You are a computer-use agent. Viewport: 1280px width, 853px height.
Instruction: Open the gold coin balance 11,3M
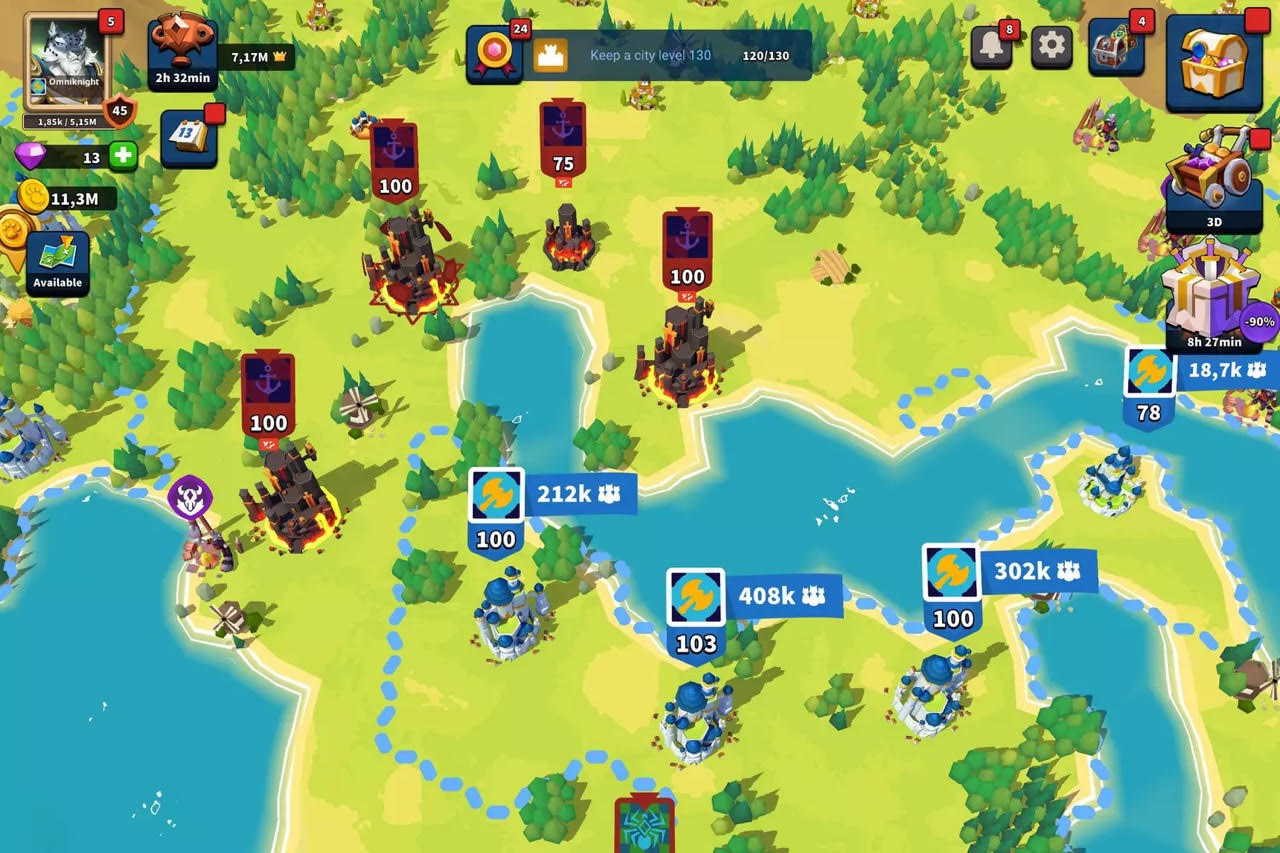click(x=66, y=198)
